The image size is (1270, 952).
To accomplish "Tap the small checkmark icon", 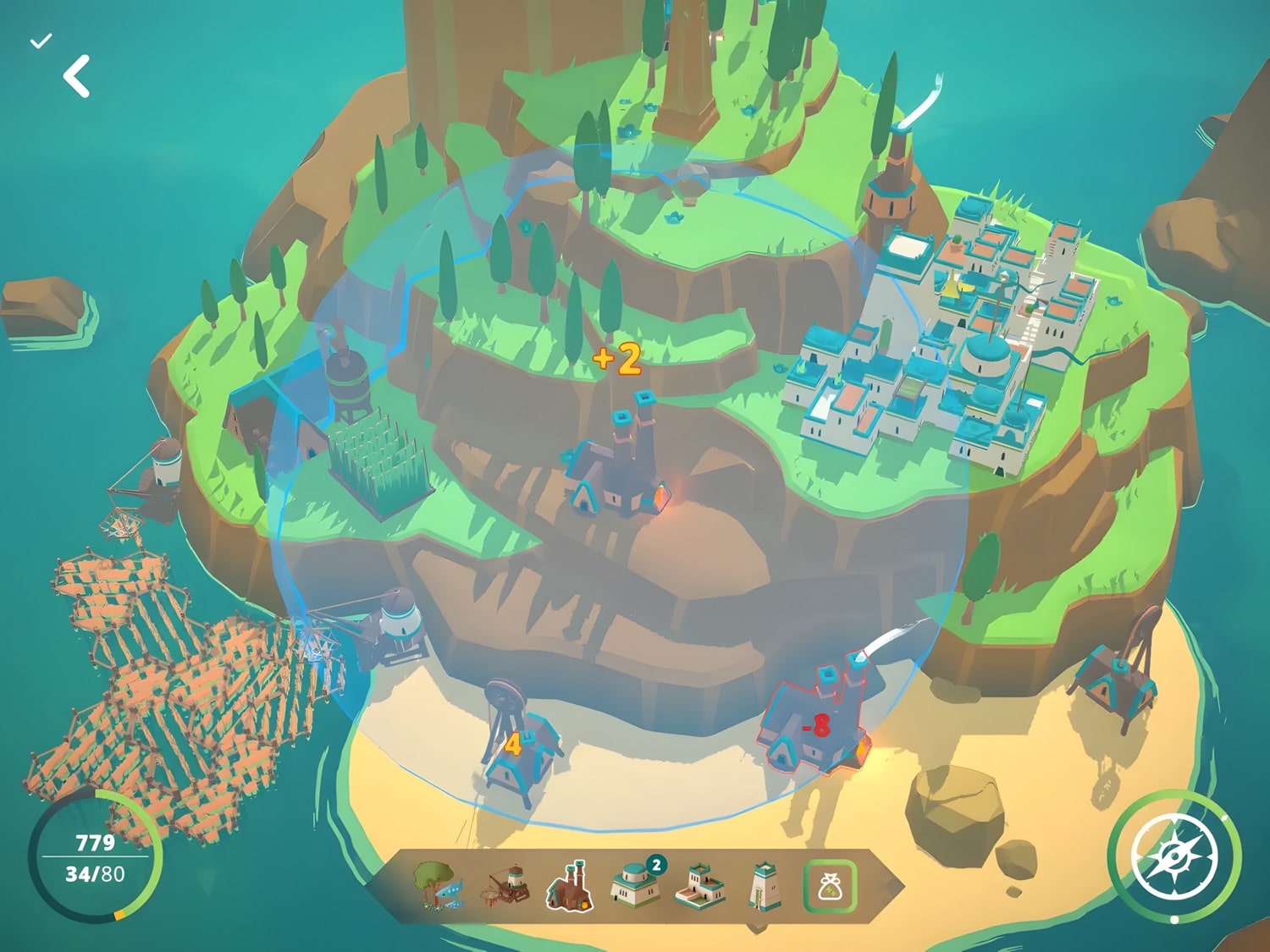I will (41, 41).
